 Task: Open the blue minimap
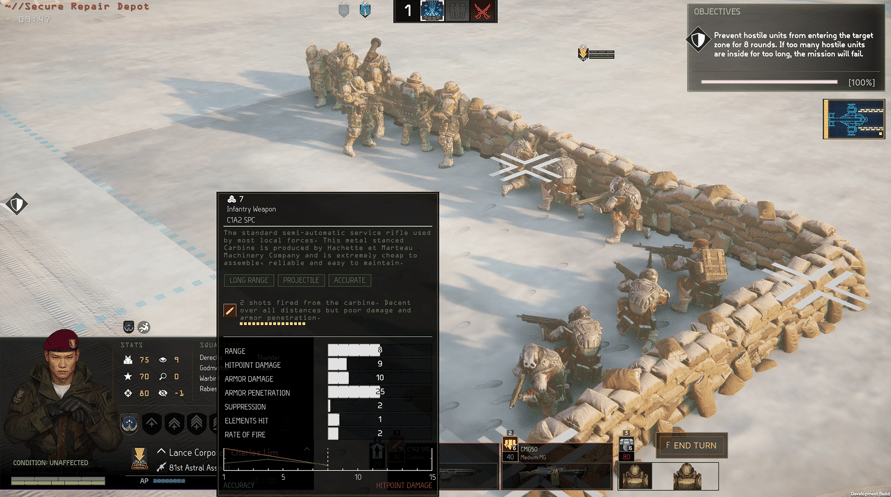coord(853,119)
